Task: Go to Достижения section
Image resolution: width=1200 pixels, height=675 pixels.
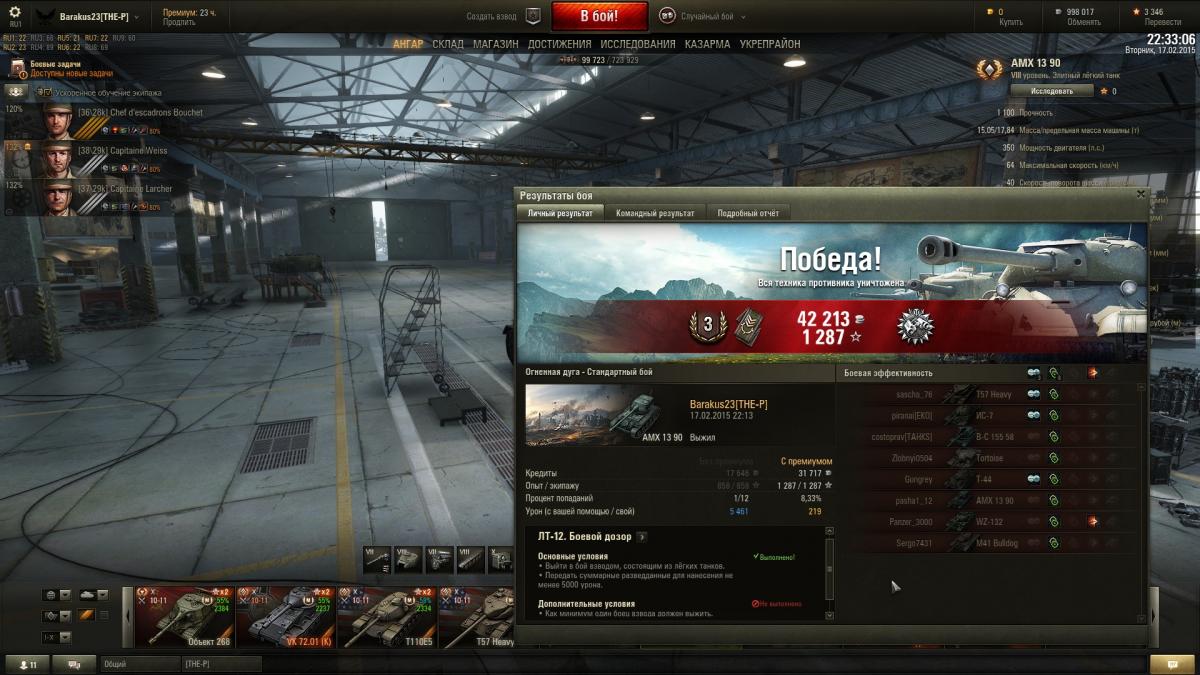Action: point(560,44)
